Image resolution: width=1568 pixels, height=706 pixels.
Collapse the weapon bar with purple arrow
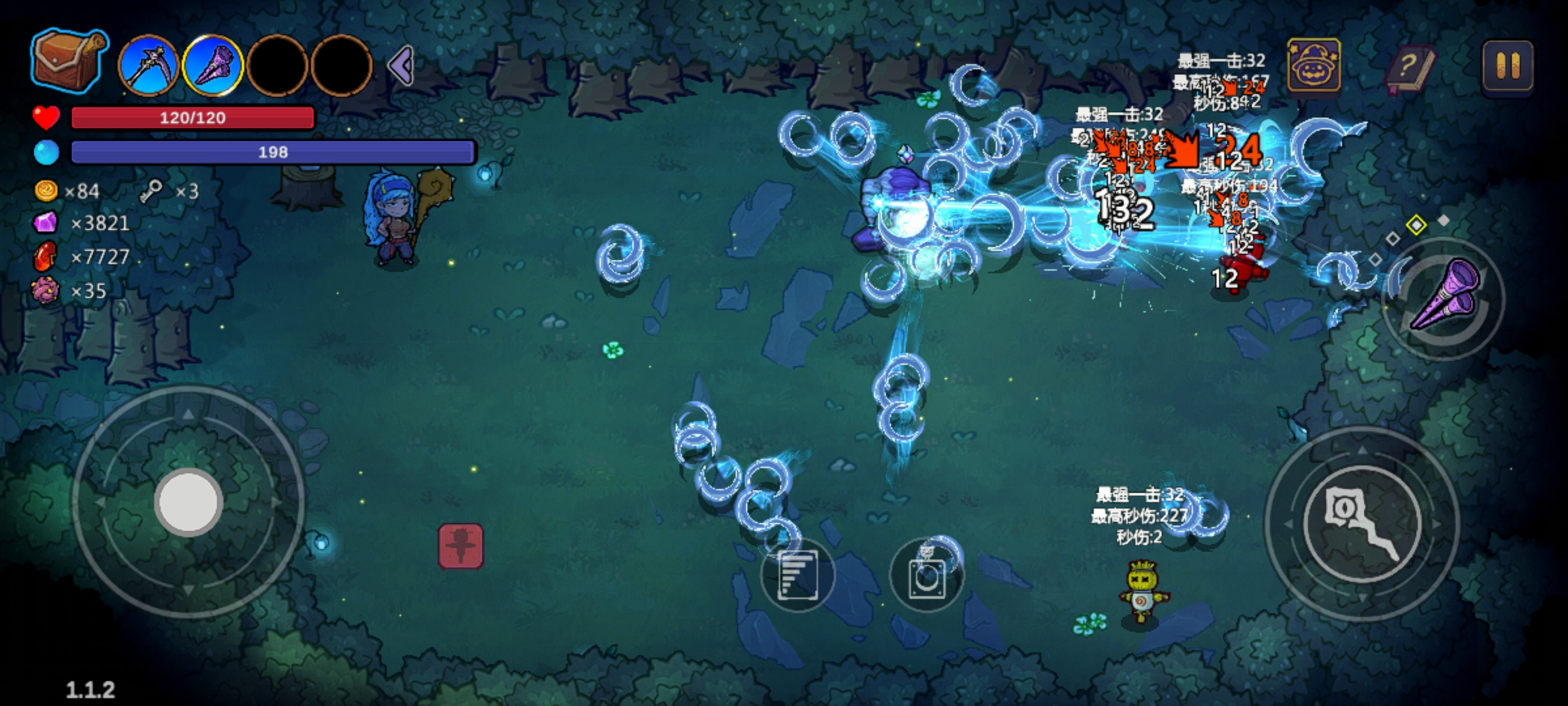[401, 65]
